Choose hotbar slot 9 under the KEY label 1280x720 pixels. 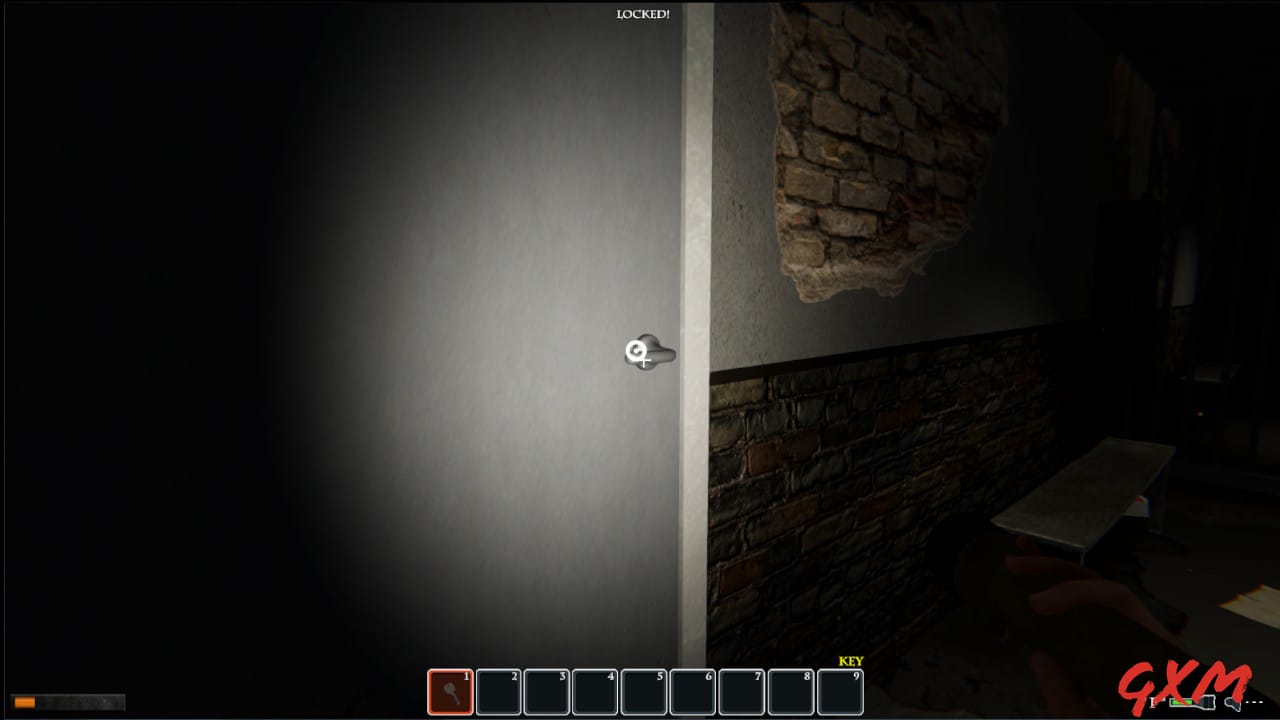coord(840,690)
